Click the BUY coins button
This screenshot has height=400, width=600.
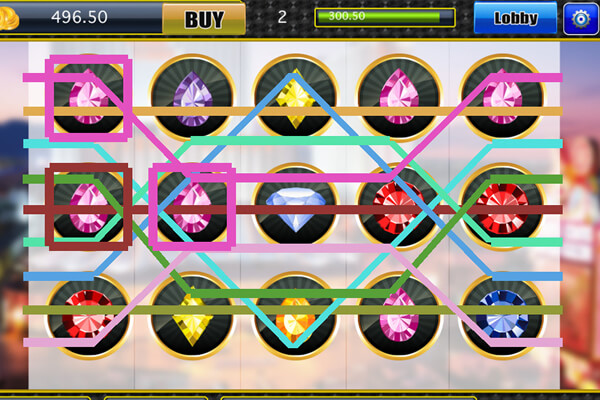point(203,18)
